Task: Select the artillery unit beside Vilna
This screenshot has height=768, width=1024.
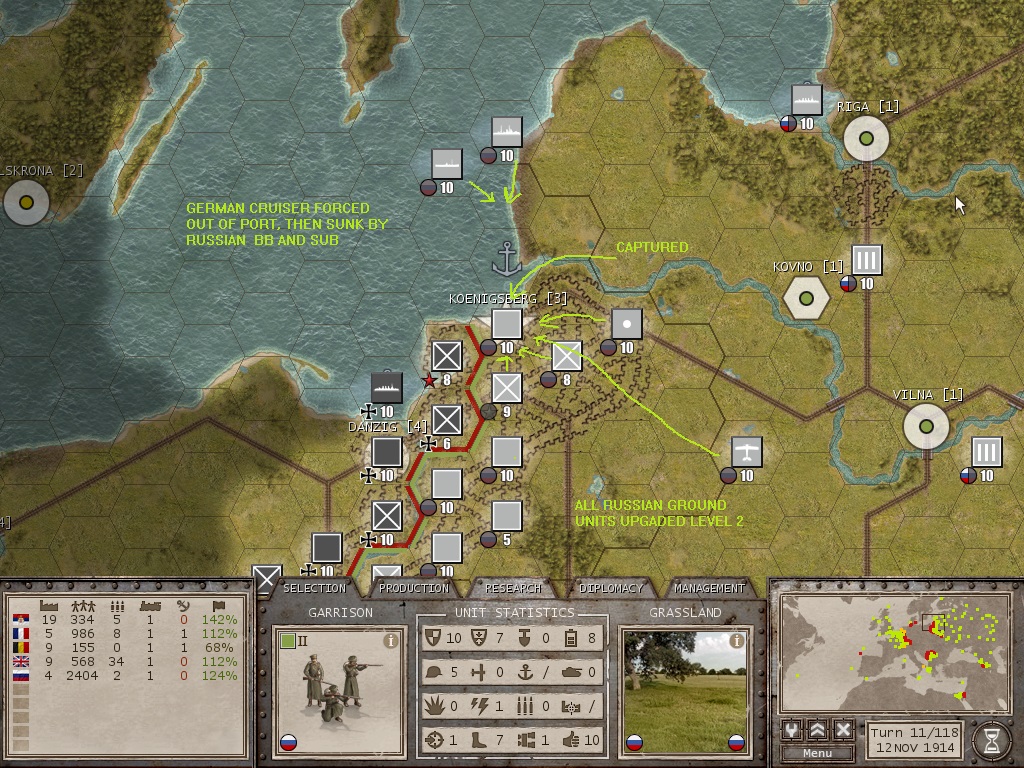Action: click(987, 452)
